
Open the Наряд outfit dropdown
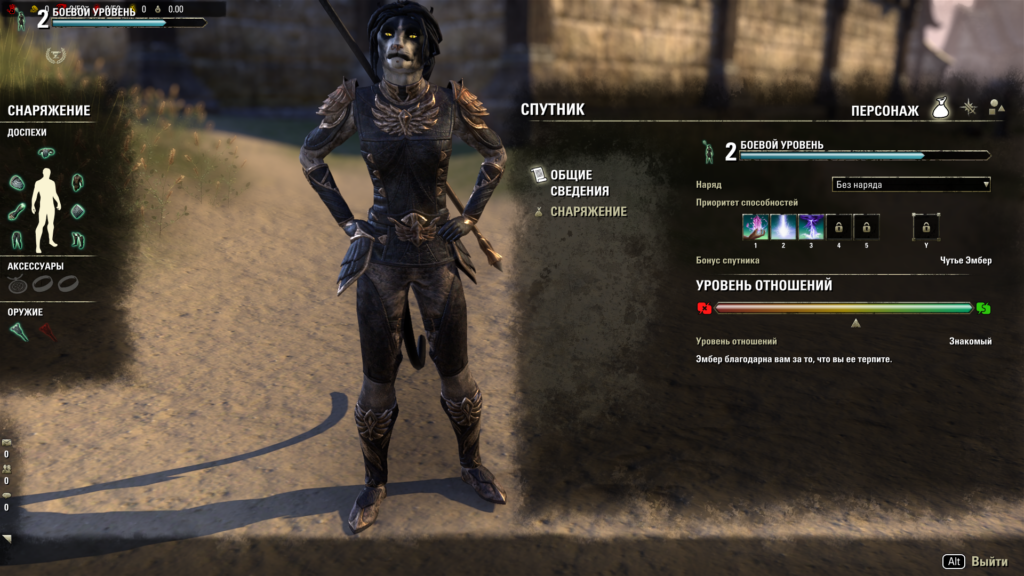pos(911,184)
